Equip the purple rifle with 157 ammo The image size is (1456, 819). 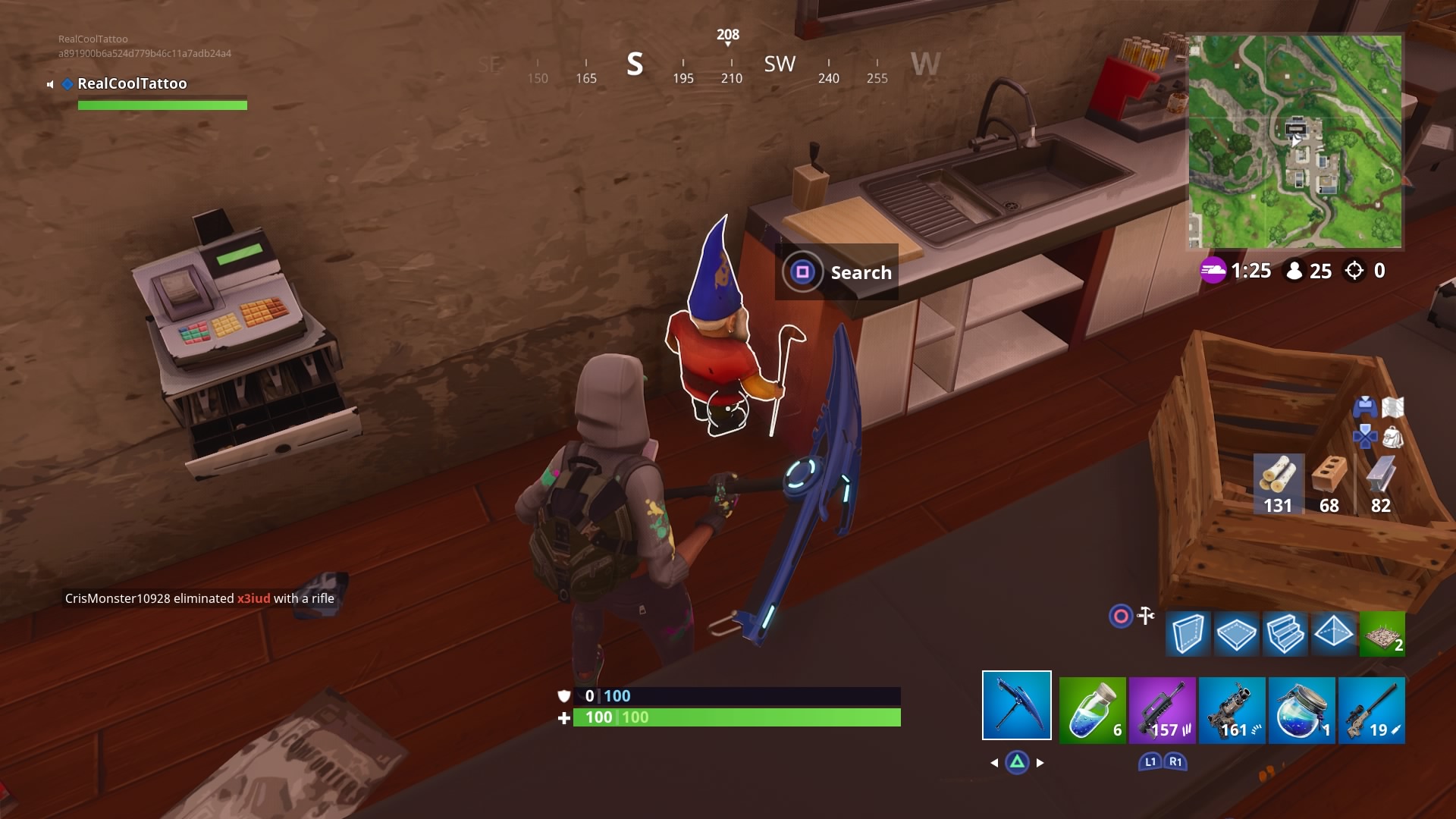coord(1162,711)
